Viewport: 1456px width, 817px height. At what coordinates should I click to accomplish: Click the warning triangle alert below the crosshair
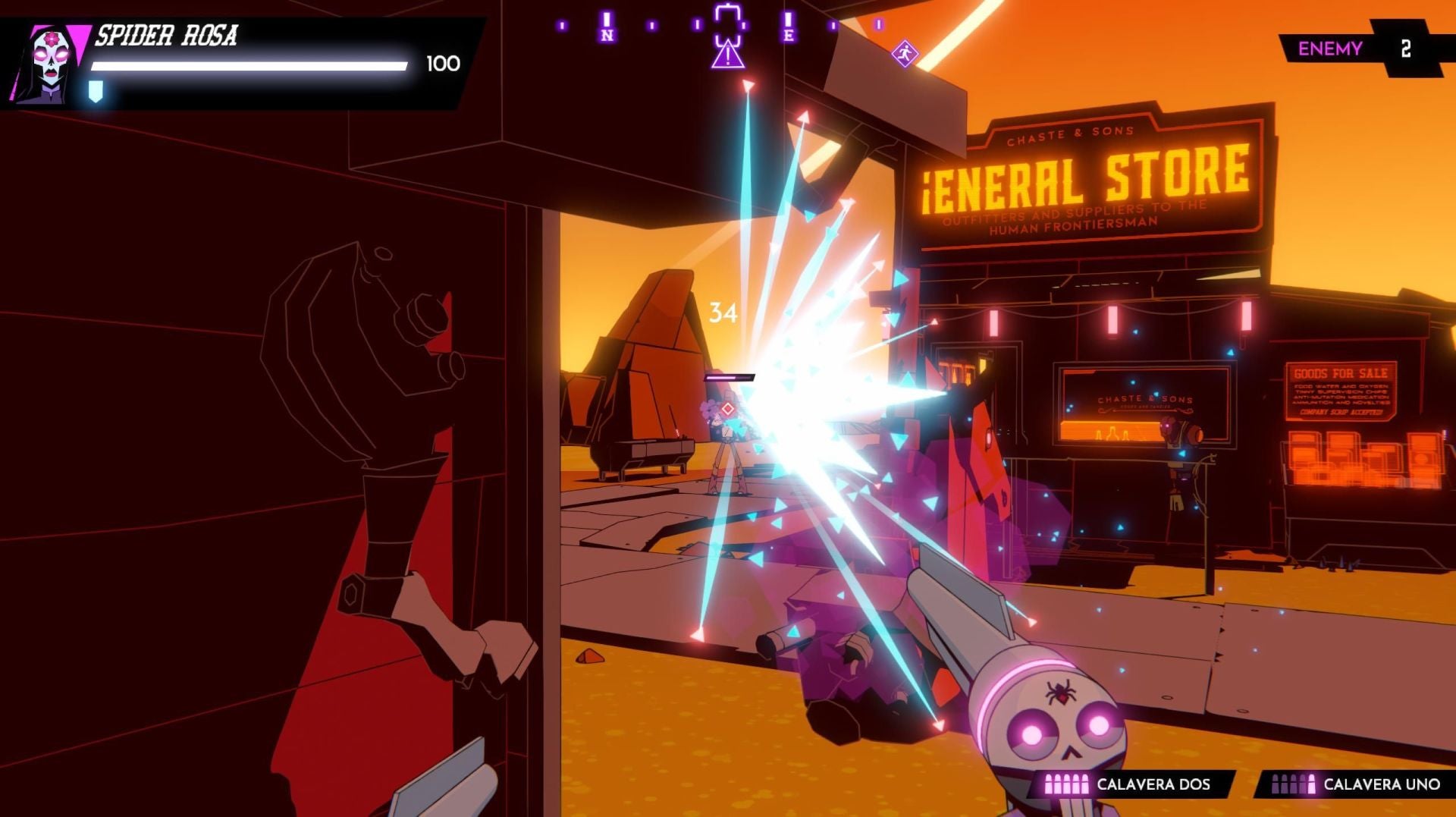pos(729,55)
